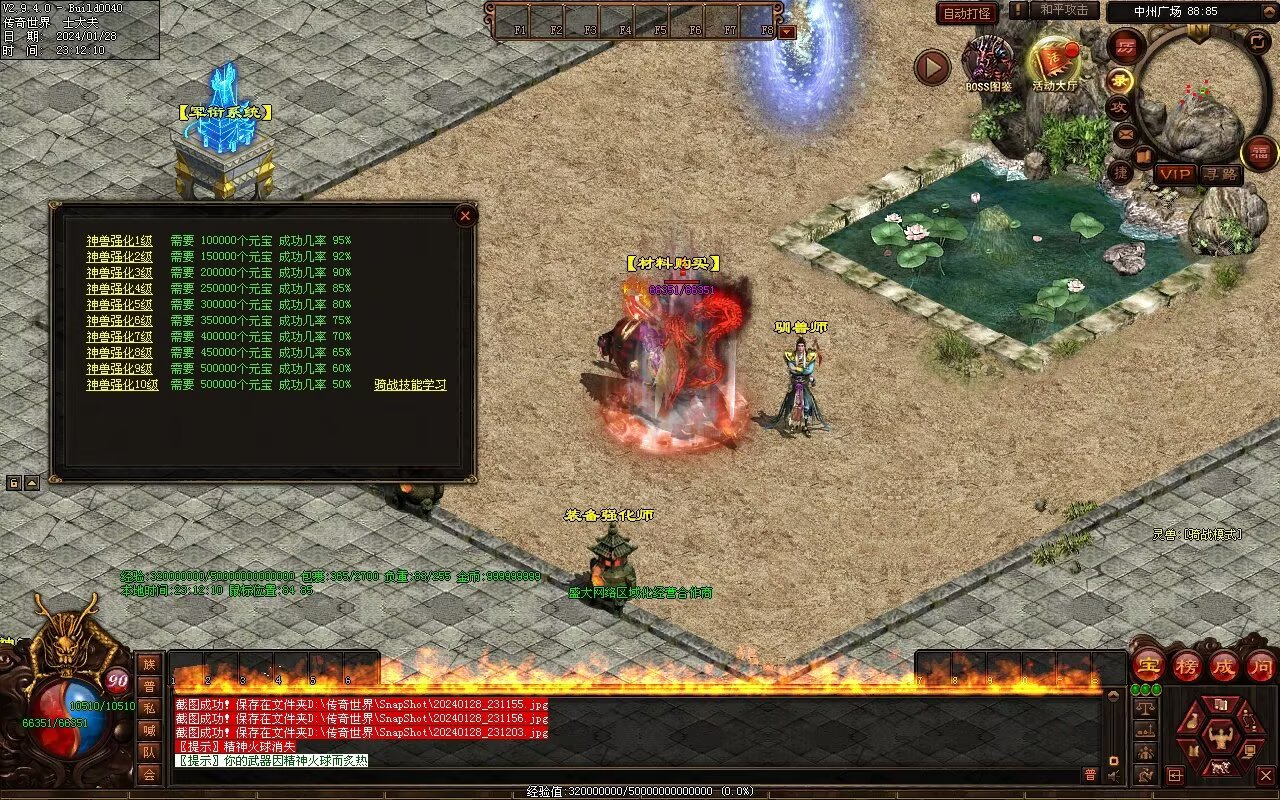The height and width of the screenshot is (800, 1280).
Task: Select the 队 team chat channel
Action: click(x=149, y=752)
